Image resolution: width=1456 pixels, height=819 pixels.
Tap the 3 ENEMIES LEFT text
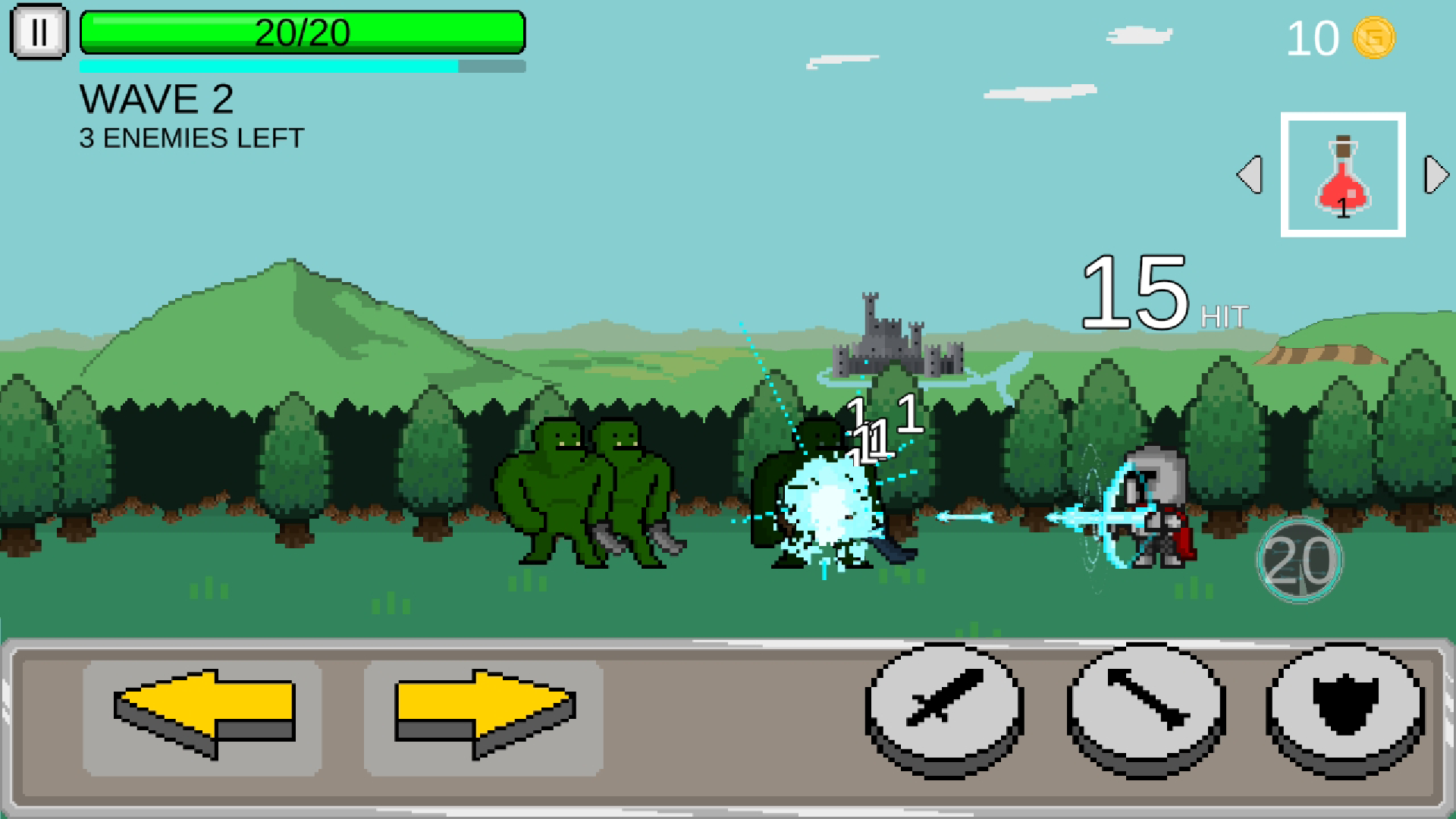[190, 137]
